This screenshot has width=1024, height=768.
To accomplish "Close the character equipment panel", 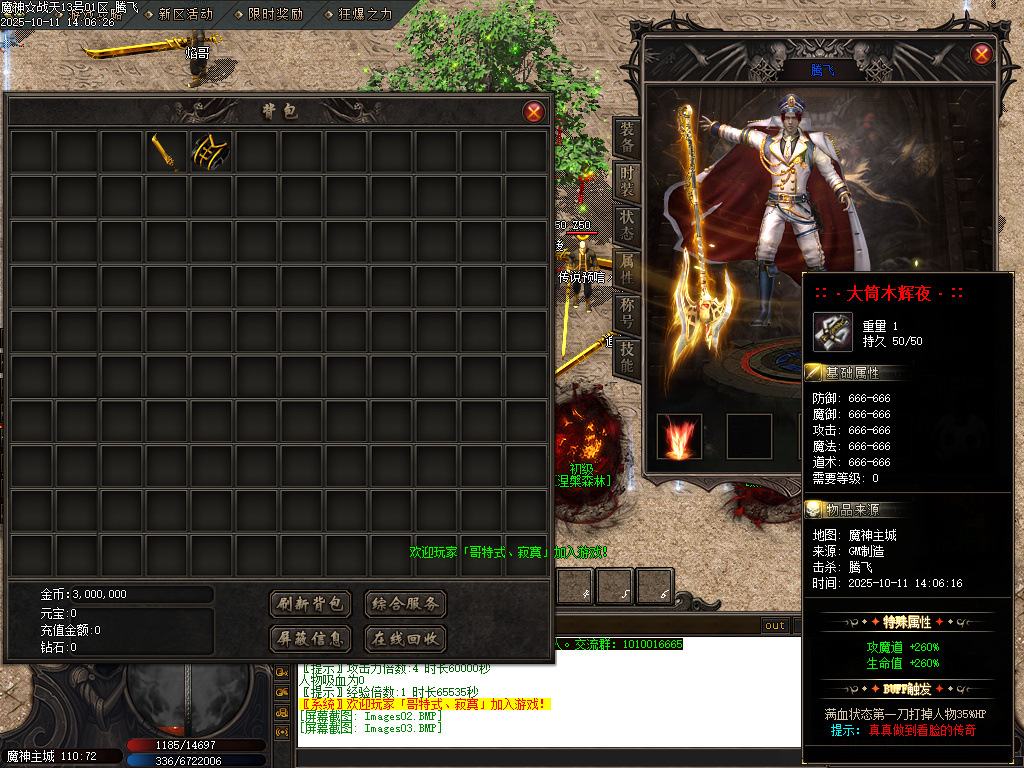I will tap(982, 55).
